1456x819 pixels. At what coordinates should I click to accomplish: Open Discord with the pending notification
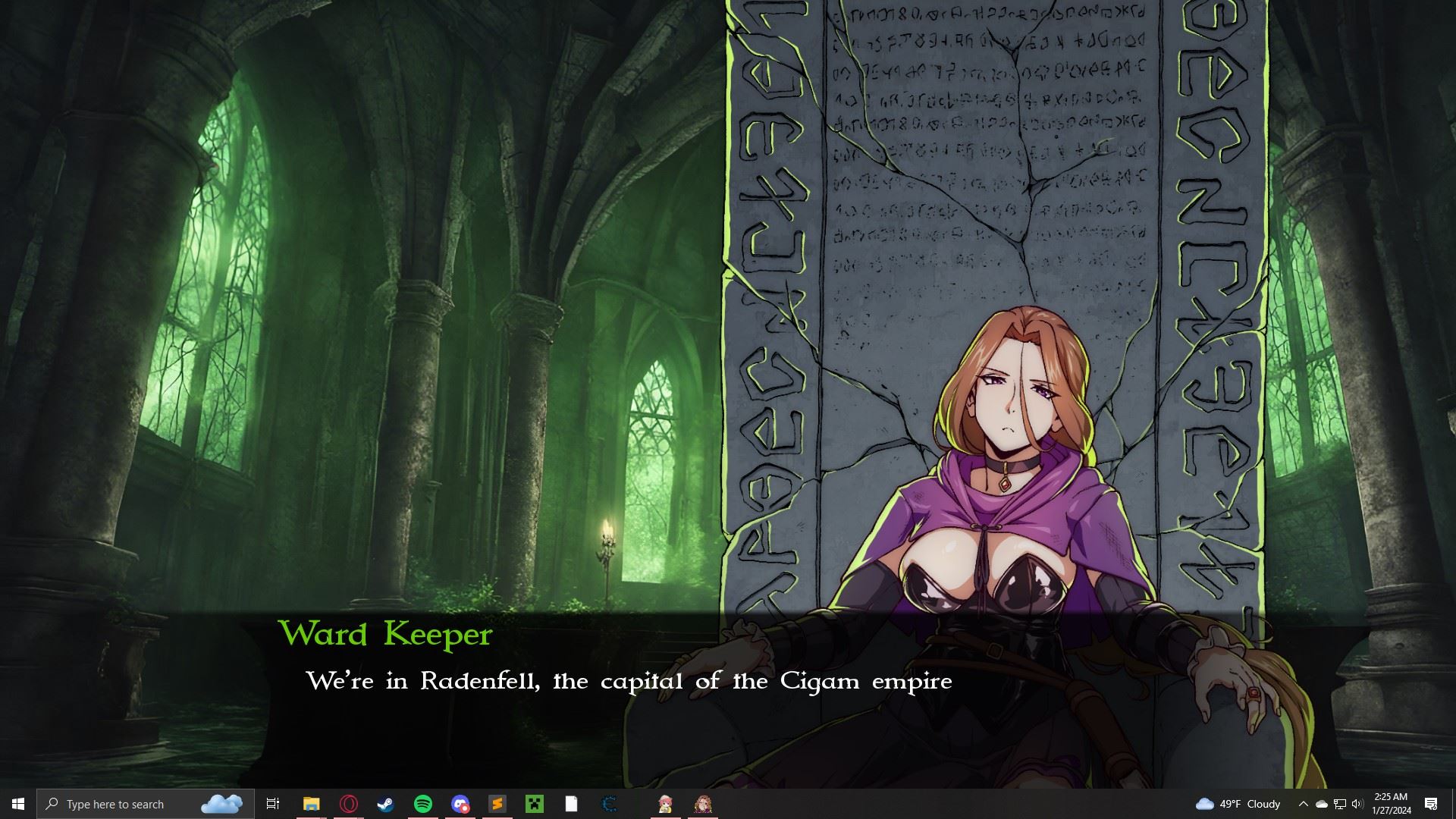click(460, 804)
